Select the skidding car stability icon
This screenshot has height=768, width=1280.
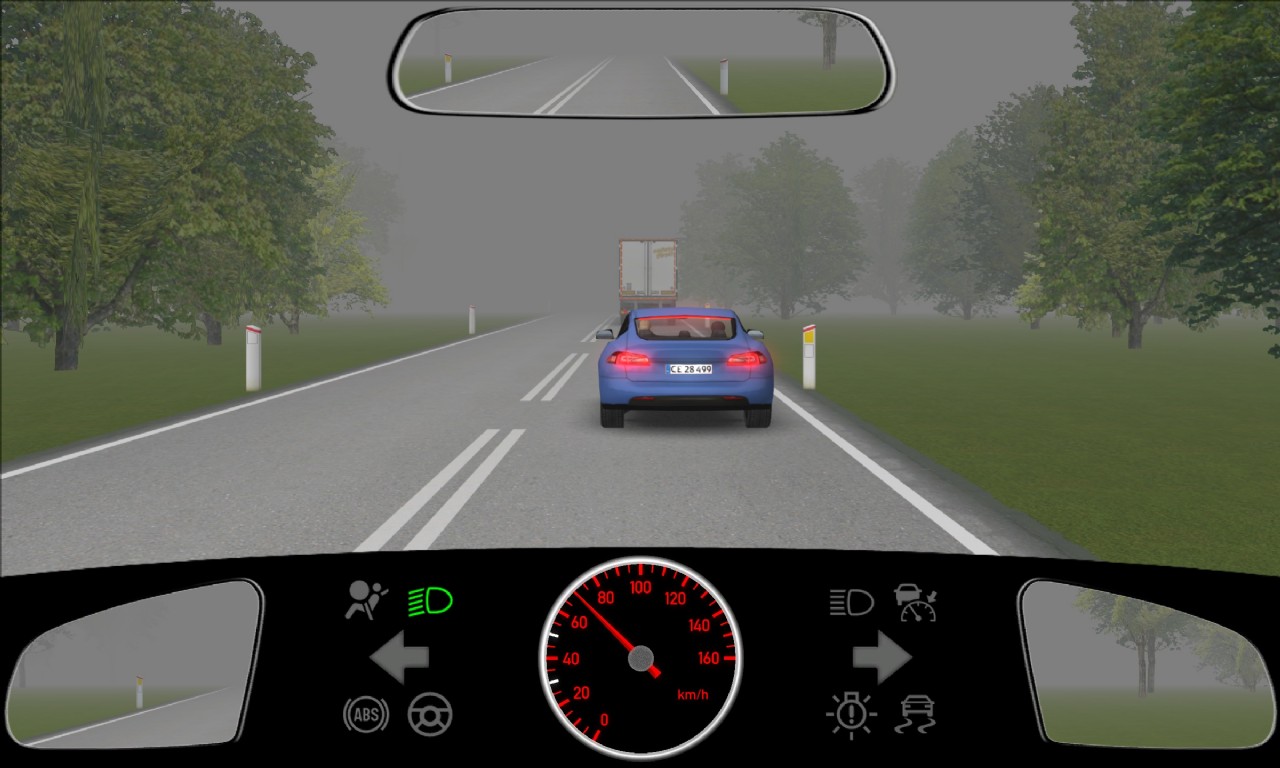coord(915,714)
